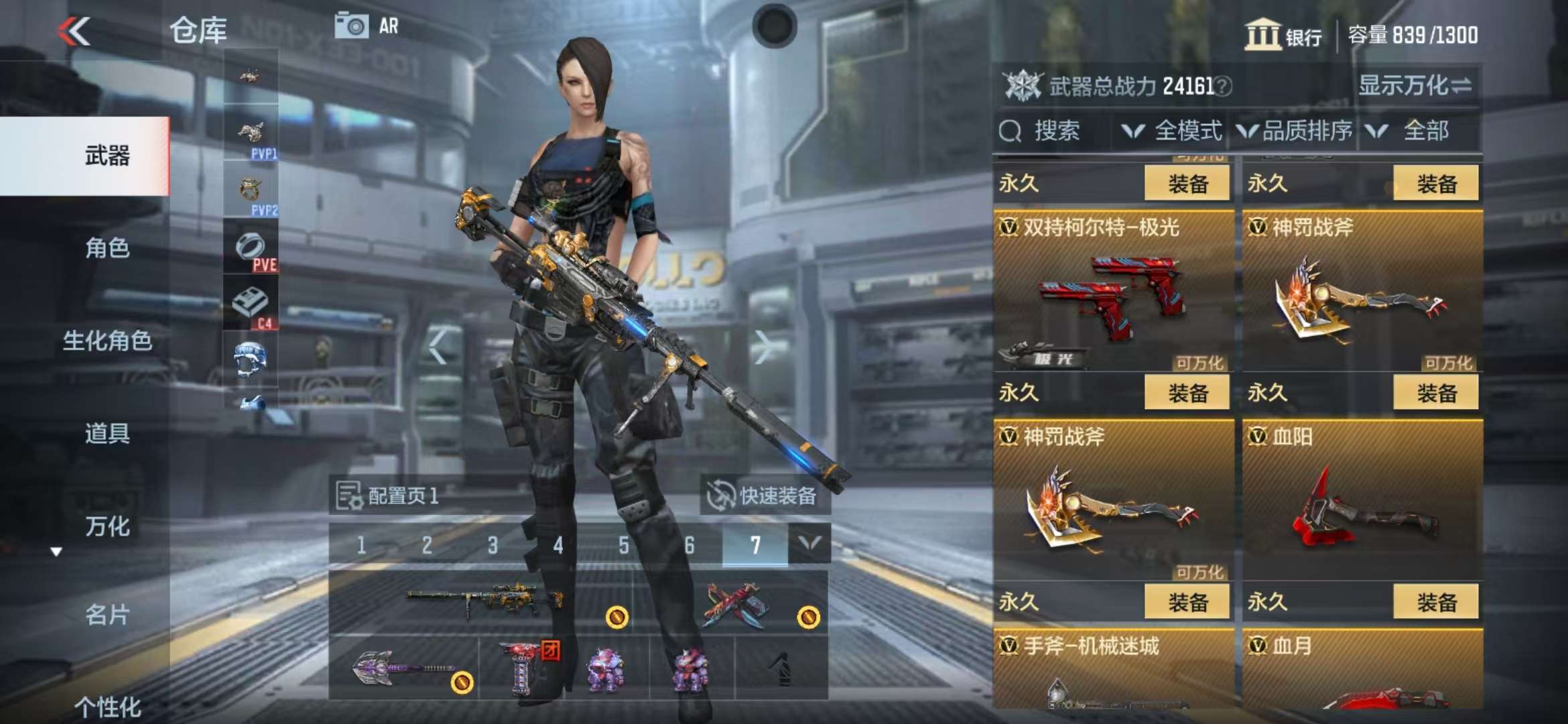Open the 道具 items tab
The image size is (1568, 724).
point(107,433)
